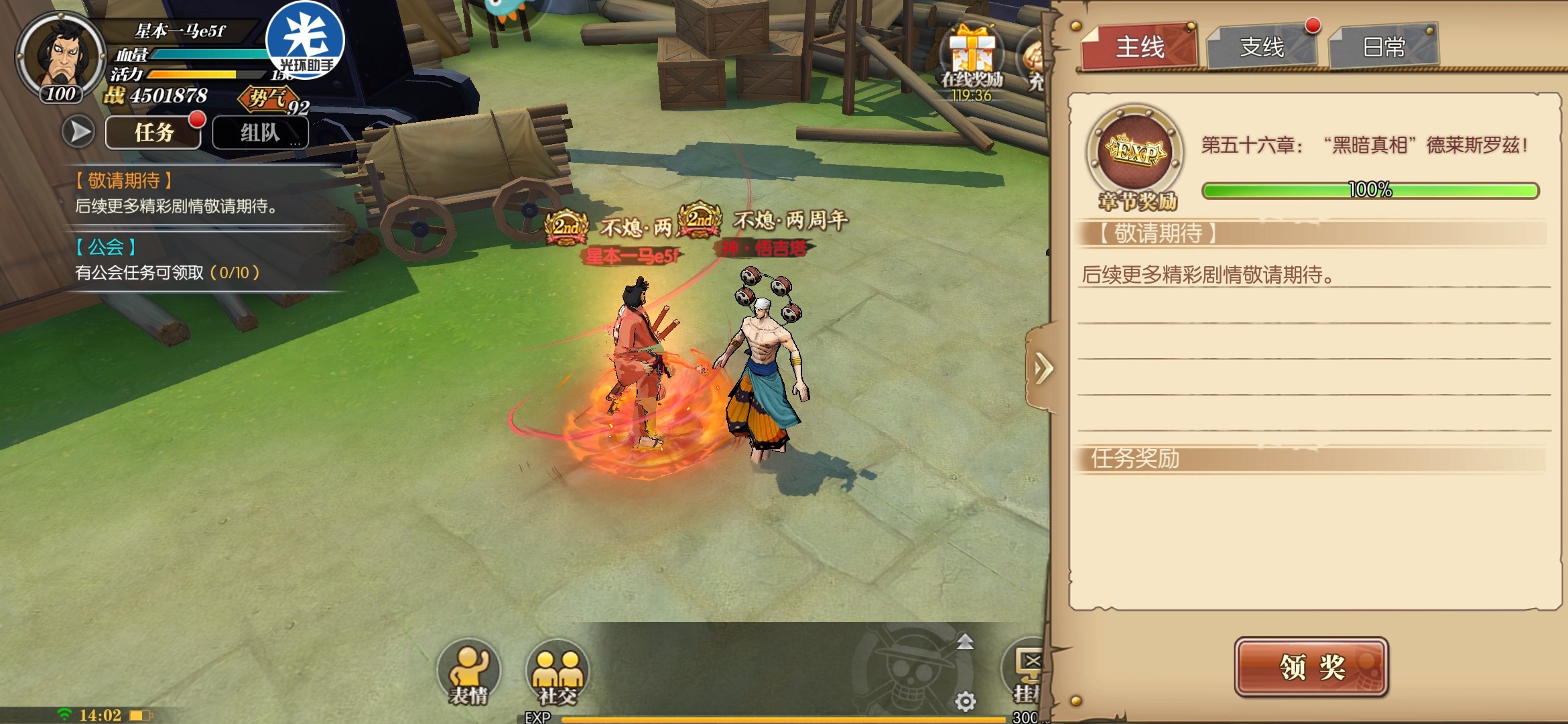Screen dimensions: 1568x724
Task: Open the 社交 social menu
Action: tap(558, 673)
